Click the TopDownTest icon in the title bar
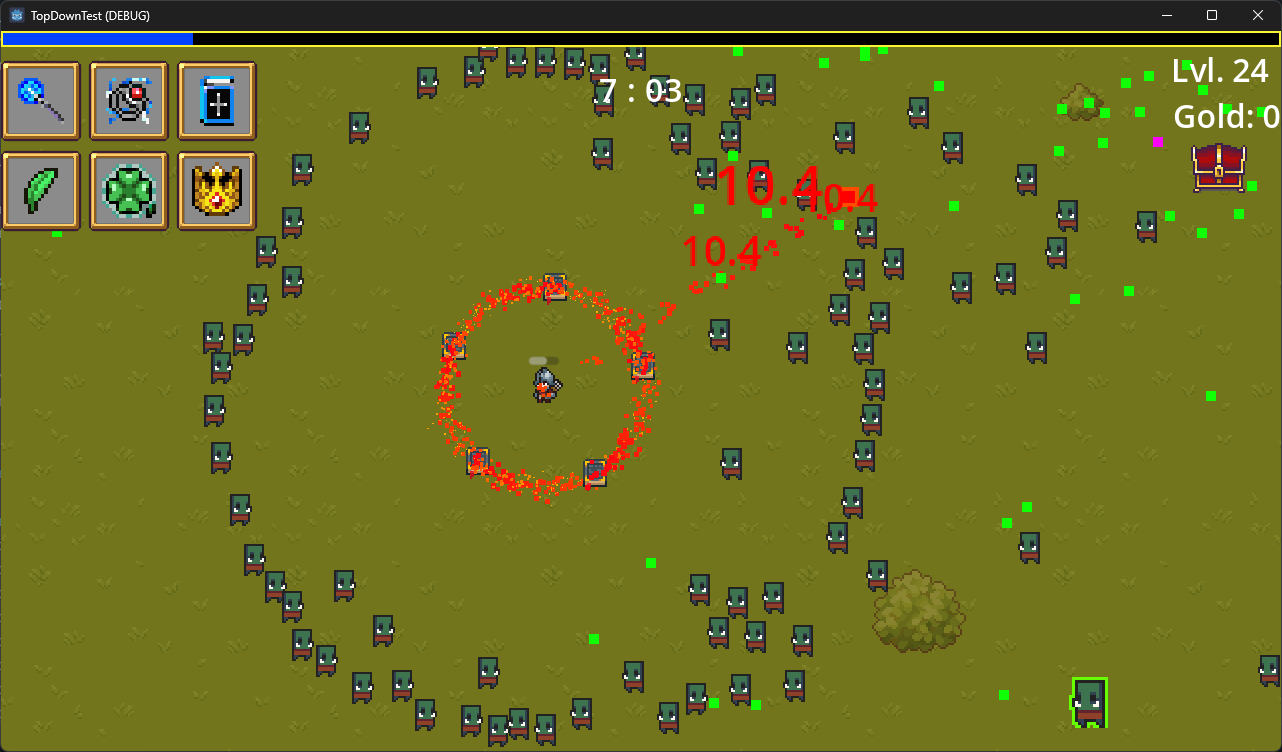 15,15
